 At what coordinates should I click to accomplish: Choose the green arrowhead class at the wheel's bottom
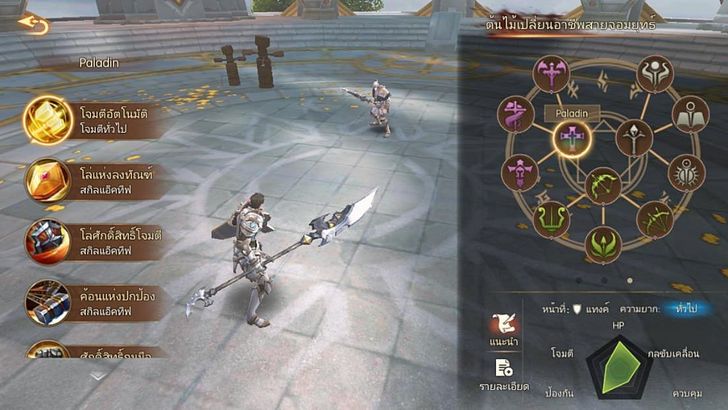(603, 243)
